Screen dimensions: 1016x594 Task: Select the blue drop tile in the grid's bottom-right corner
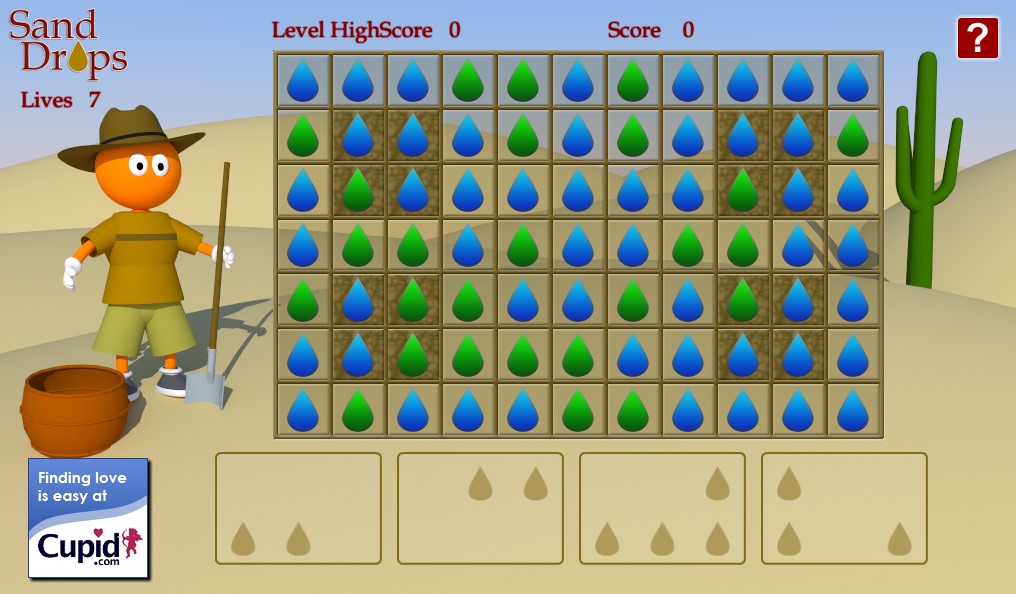tap(853, 410)
